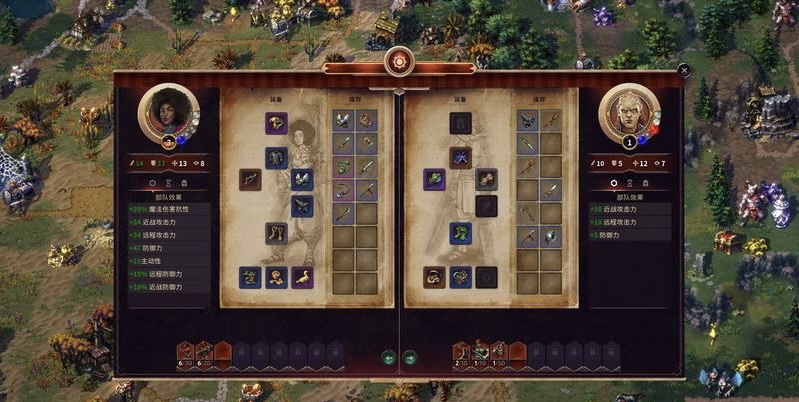Select the left hero's weapon slot
The height and width of the screenshot is (402, 799).
coord(251,180)
